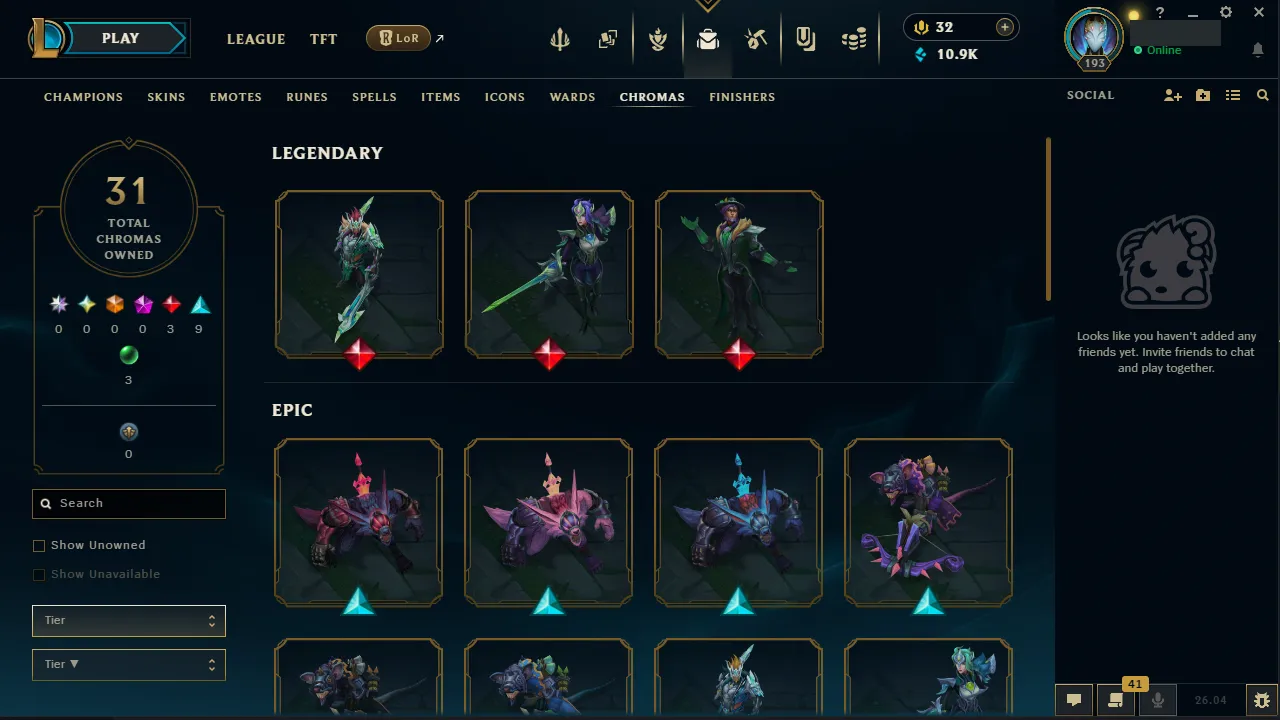1280x720 pixels.
Task: Open friend search magnifying glass icon
Action: pyautogui.click(x=1262, y=95)
